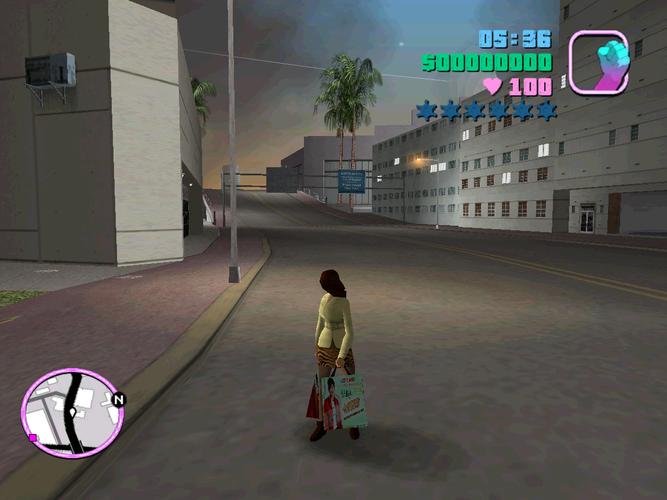The width and height of the screenshot is (667, 500).
Task: Click the circular radar minimap
Action: [71, 413]
